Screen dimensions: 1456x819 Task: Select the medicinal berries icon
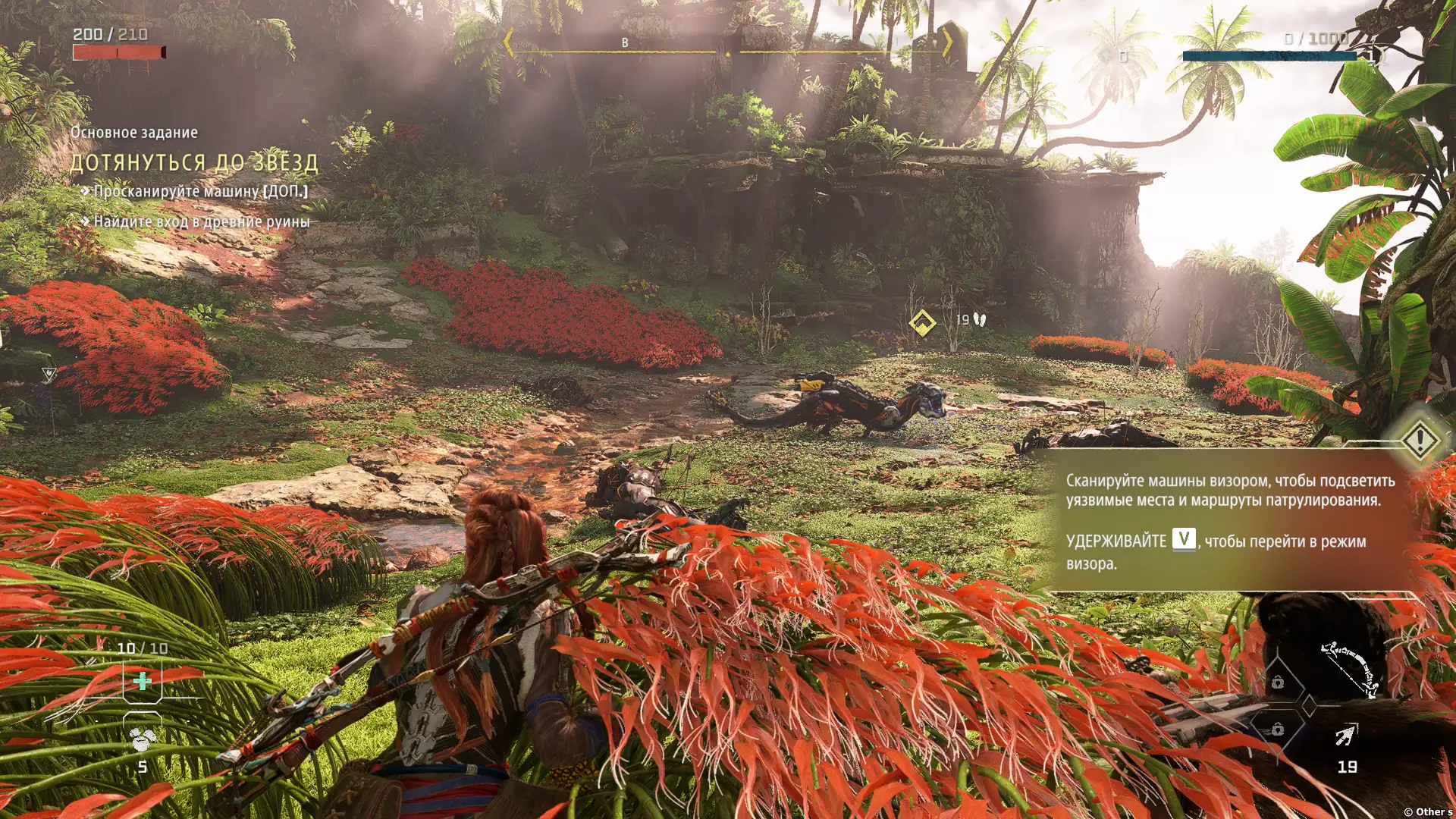pos(142,738)
